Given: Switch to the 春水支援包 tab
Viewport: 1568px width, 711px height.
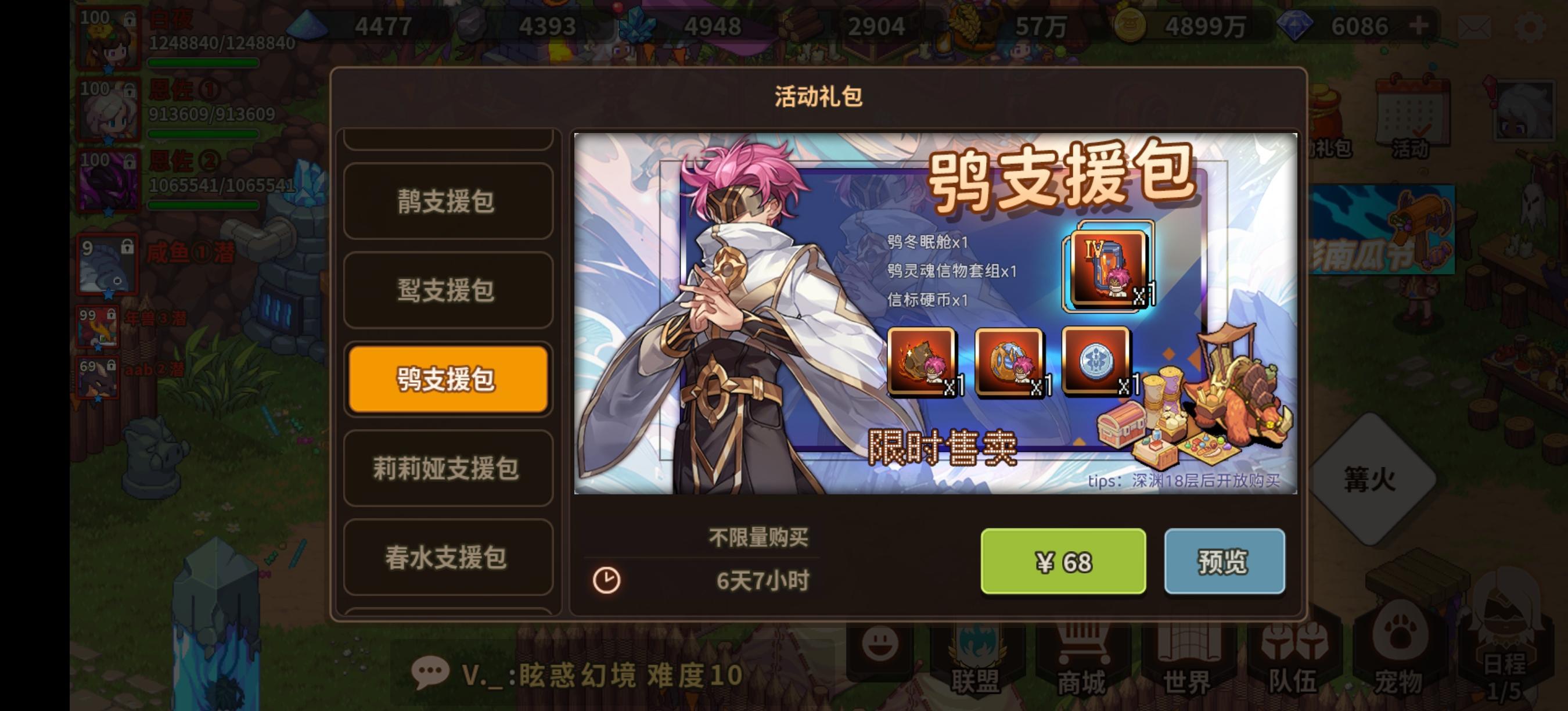Looking at the screenshot, I should pyautogui.click(x=447, y=559).
